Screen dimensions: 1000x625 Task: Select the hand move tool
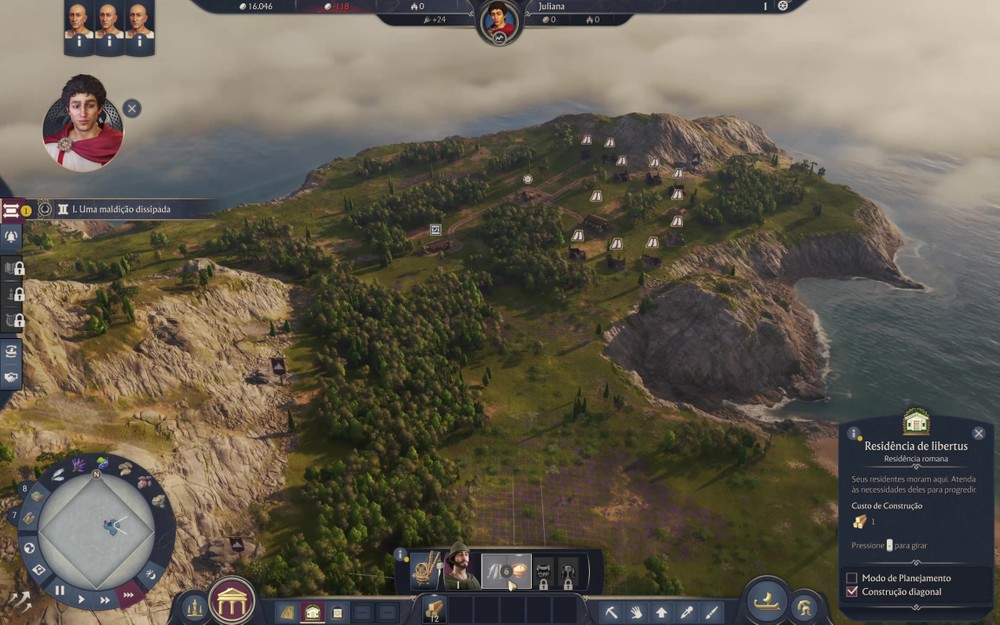636,611
